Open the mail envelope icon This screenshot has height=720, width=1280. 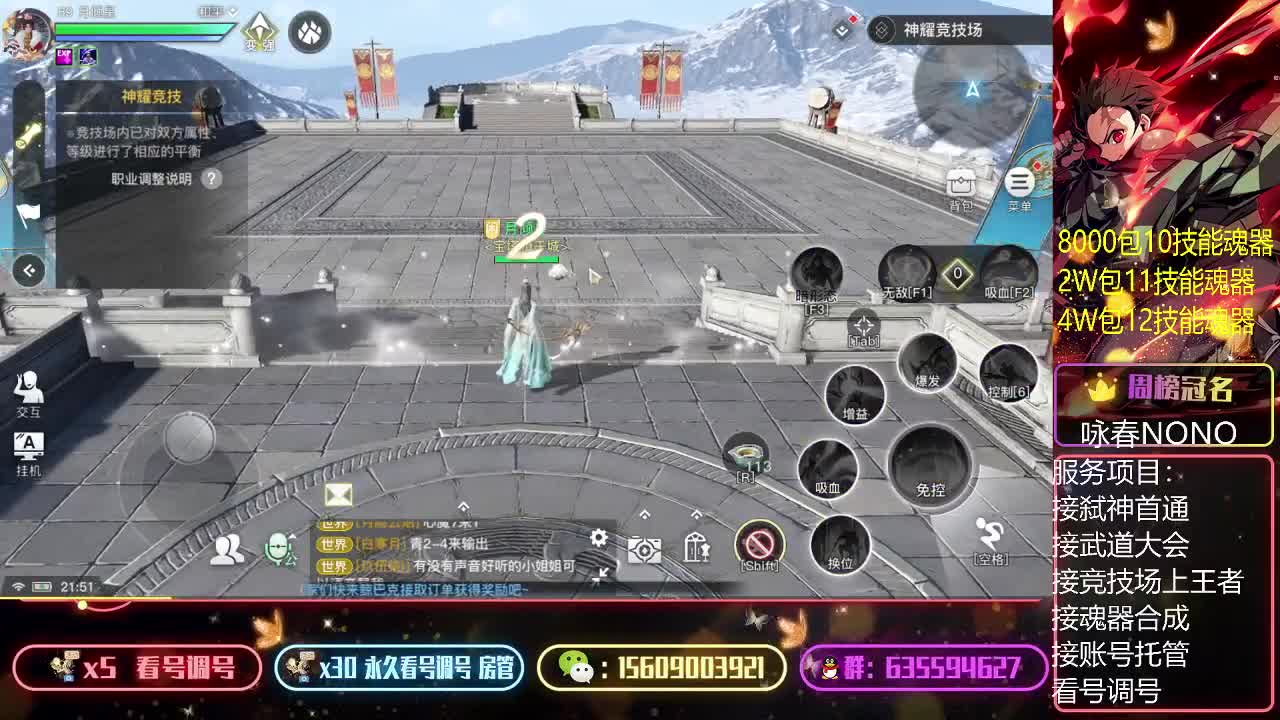[338, 493]
